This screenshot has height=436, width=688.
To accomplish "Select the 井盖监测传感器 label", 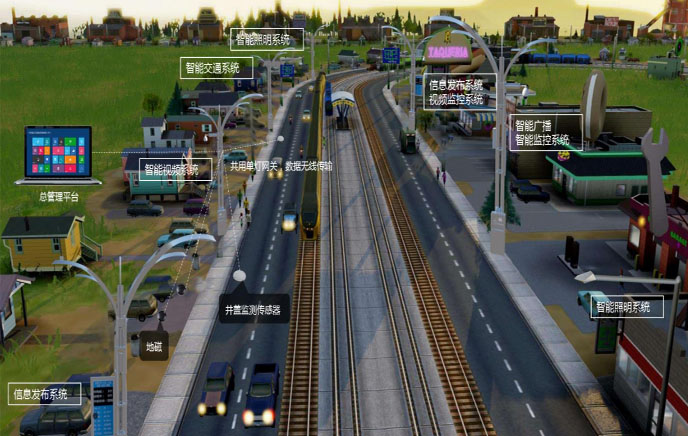I will coord(254,310).
